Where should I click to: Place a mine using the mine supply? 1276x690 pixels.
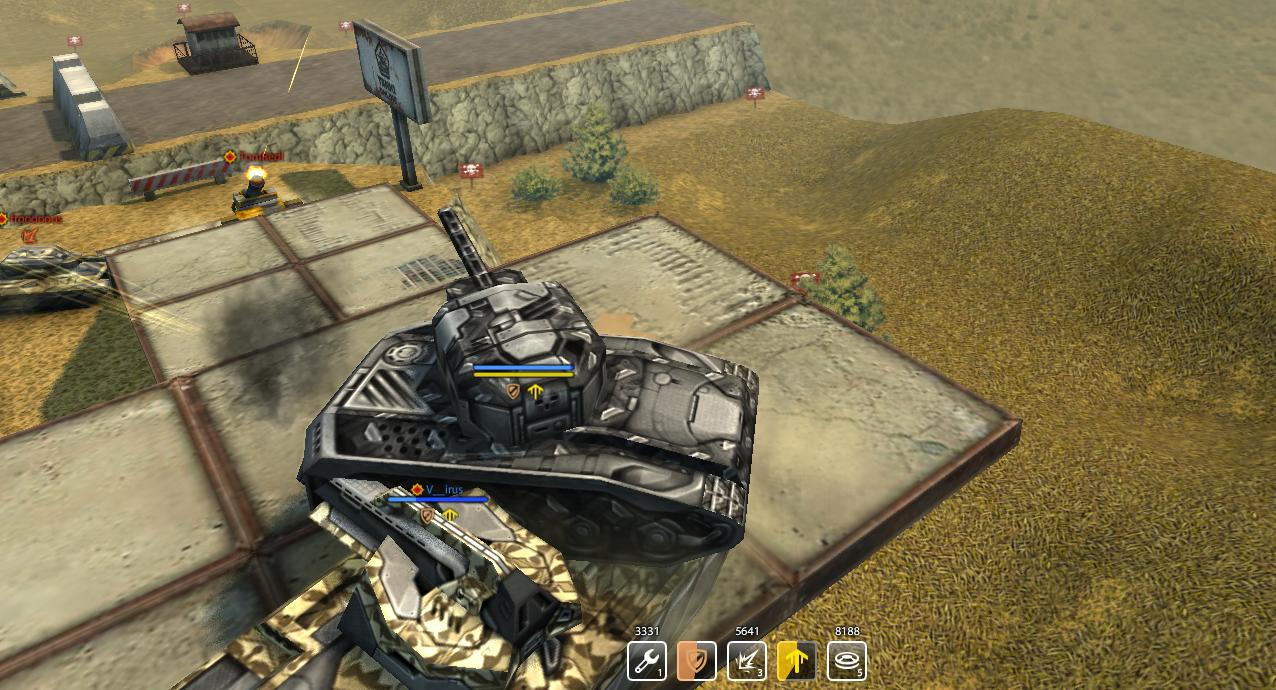(x=846, y=661)
